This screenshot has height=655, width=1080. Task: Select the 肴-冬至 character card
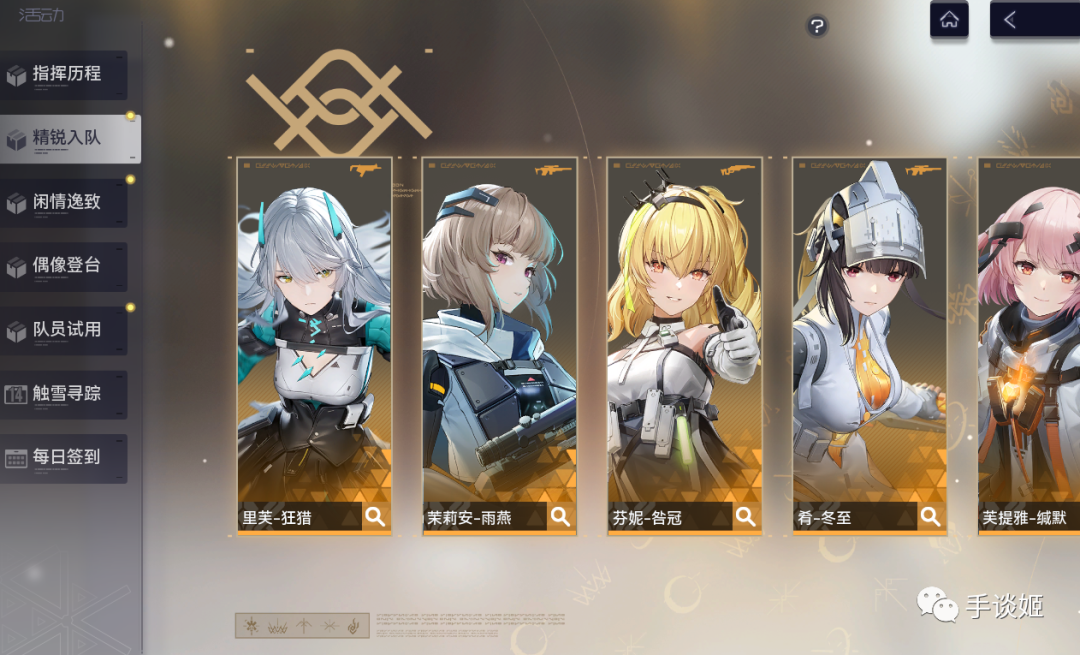pos(869,330)
